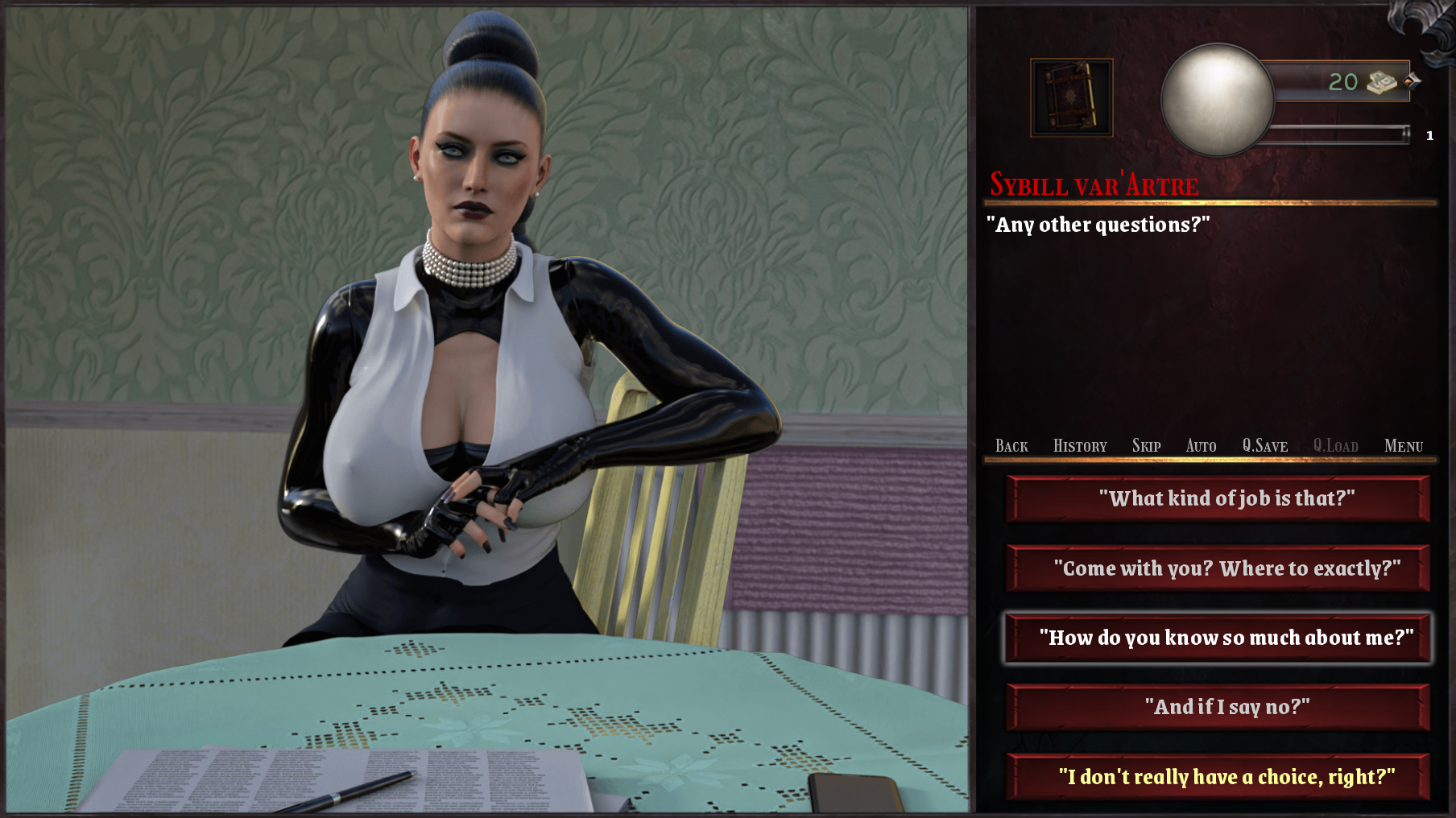The height and width of the screenshot is (818, 1456).
Task: Activate the Skip function
Action: [x=1146, y=446]
